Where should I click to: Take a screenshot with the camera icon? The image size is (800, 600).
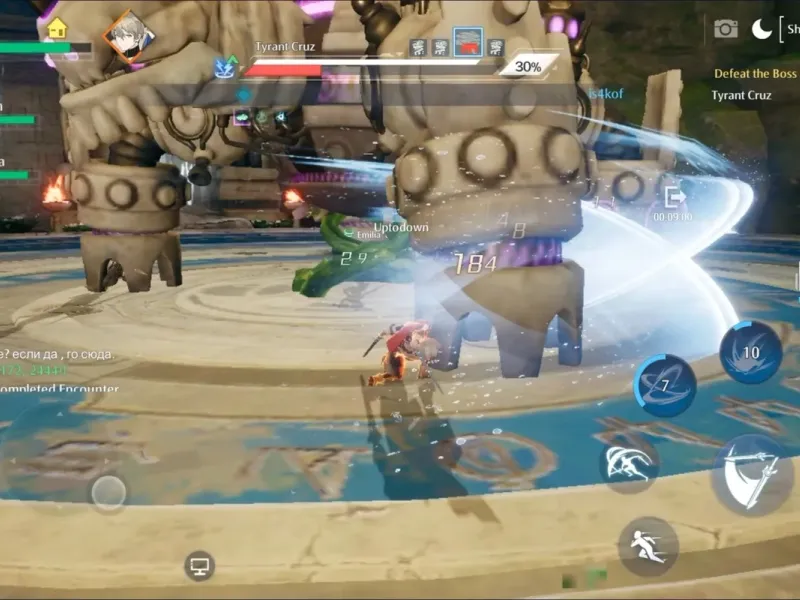pyautogui.click(x=726, y=29)
